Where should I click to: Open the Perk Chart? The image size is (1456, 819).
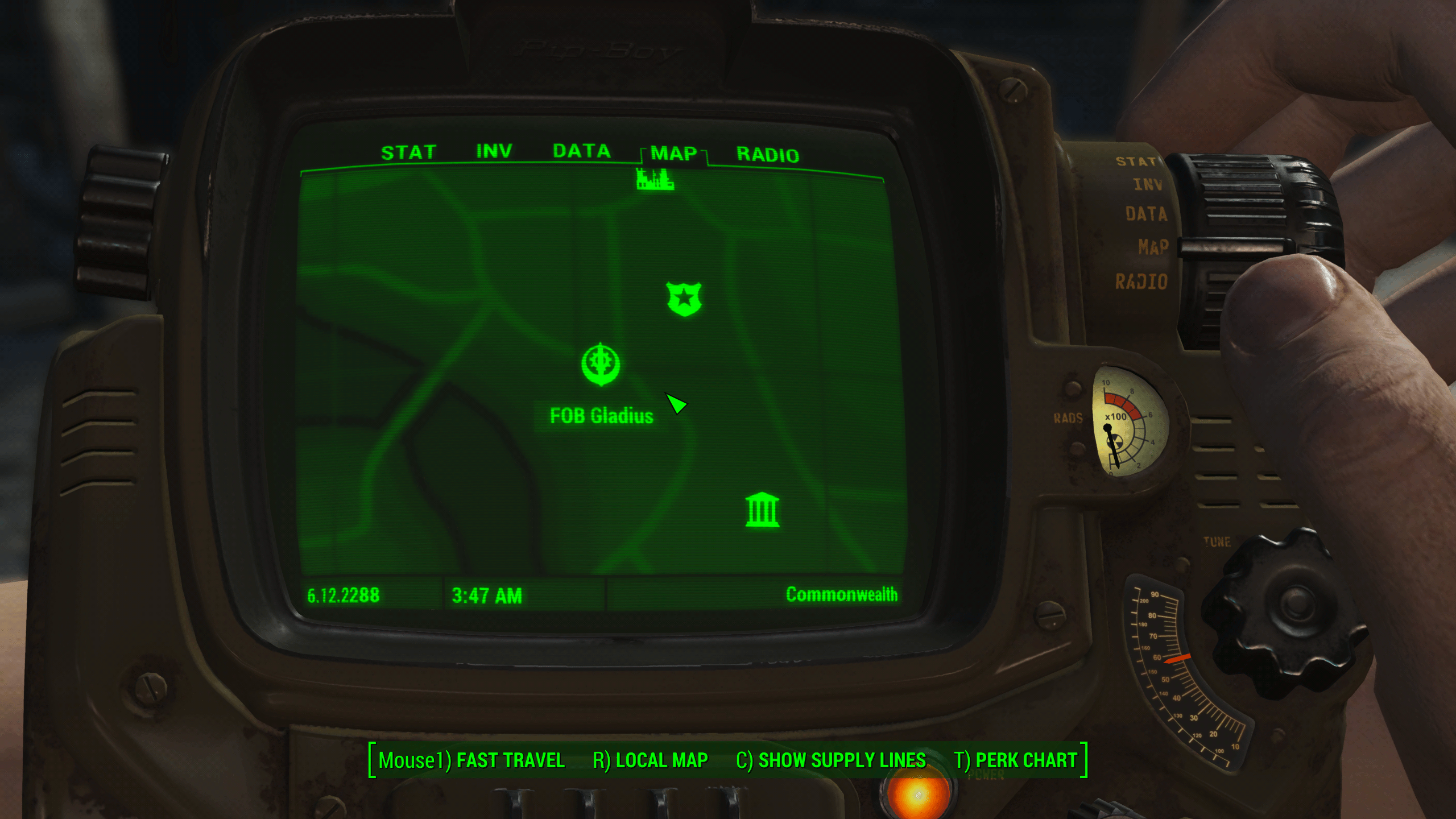pos(1015,760)
